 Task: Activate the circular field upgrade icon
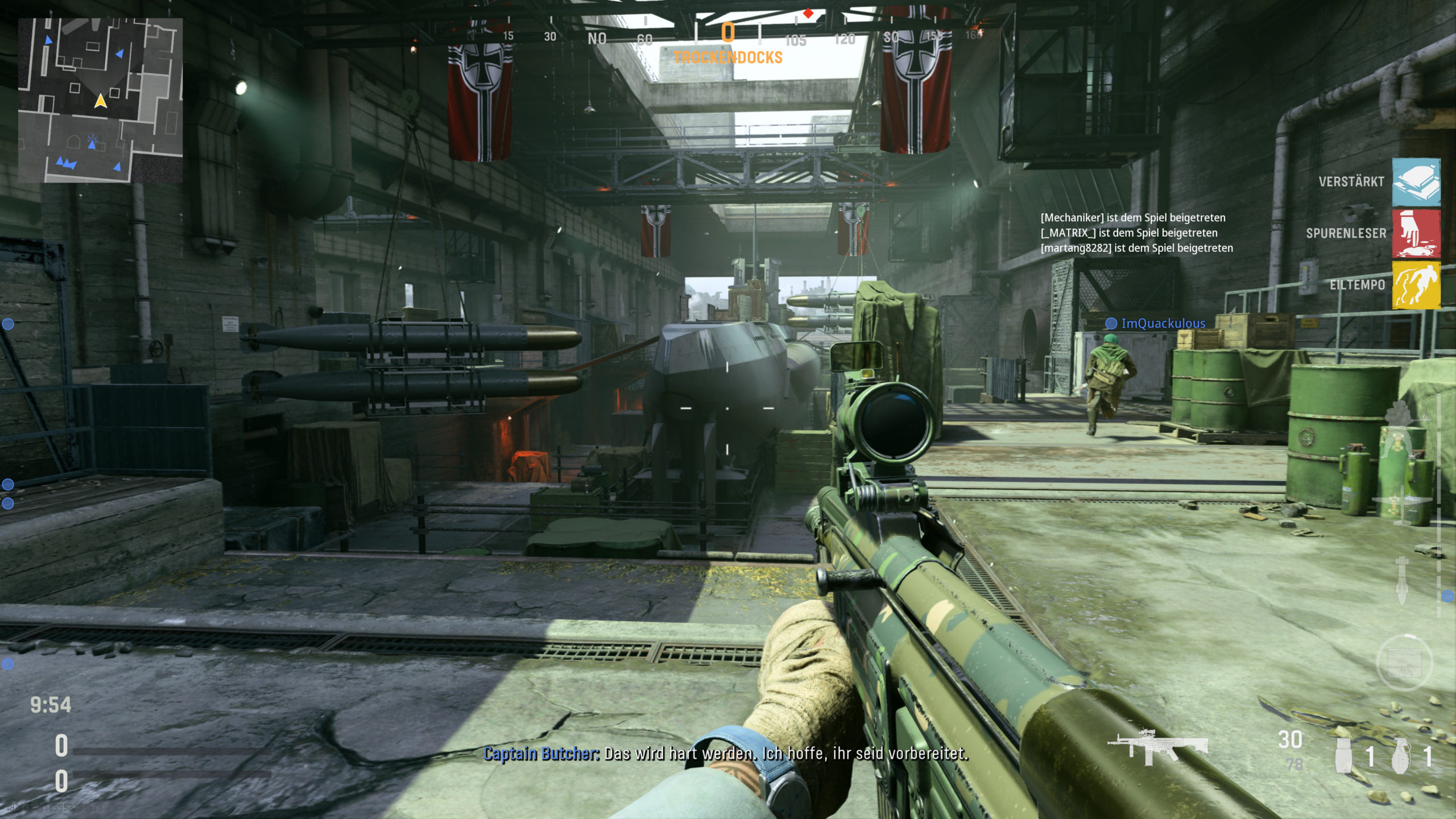click(1404, 663)
